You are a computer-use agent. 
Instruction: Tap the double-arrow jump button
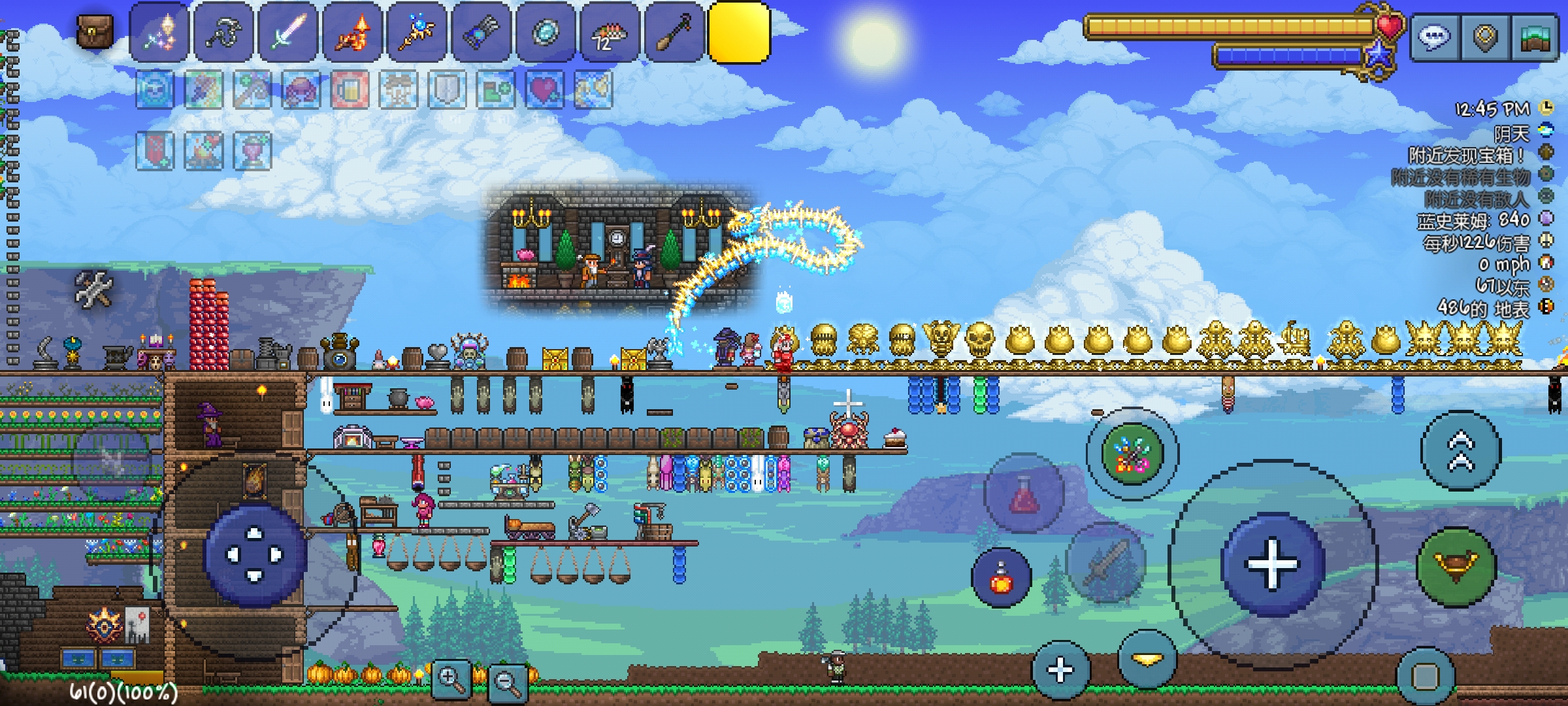coord(1461,451)
